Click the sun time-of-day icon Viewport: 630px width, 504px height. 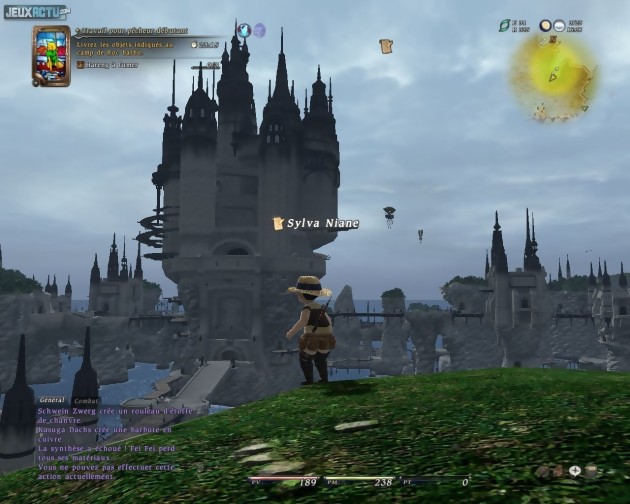tap(546, 26)
